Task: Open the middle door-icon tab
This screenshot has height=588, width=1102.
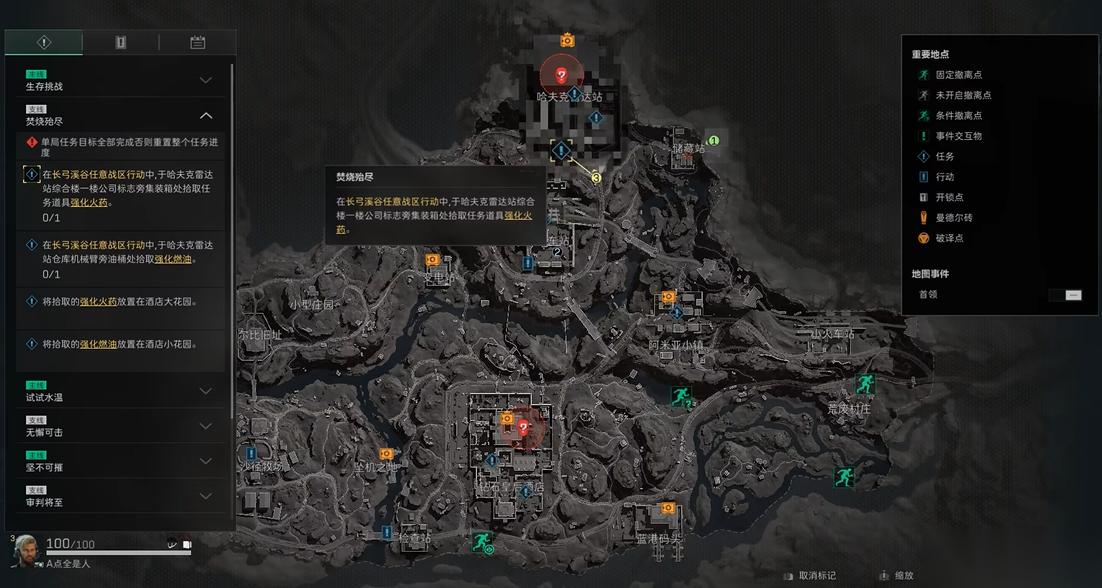Action: [120, 42]
